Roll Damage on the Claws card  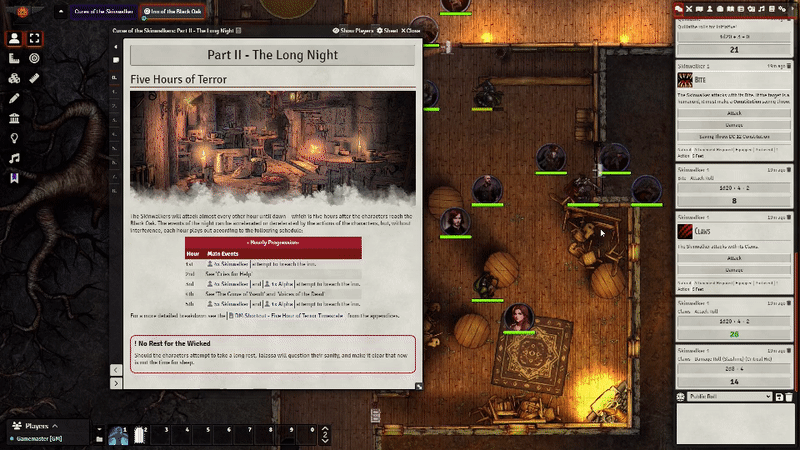click(735, 270)
